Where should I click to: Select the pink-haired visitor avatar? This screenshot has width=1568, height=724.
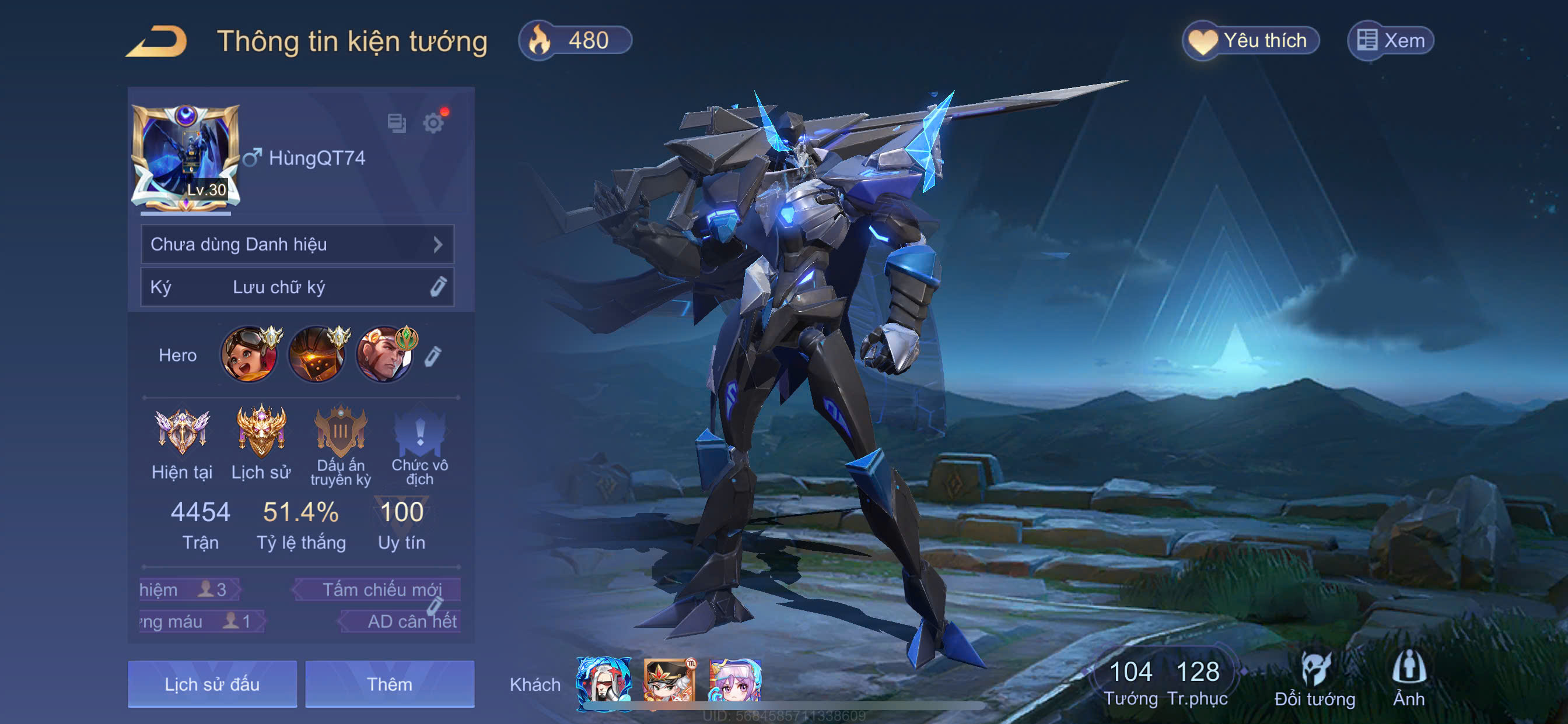point(736,680)
